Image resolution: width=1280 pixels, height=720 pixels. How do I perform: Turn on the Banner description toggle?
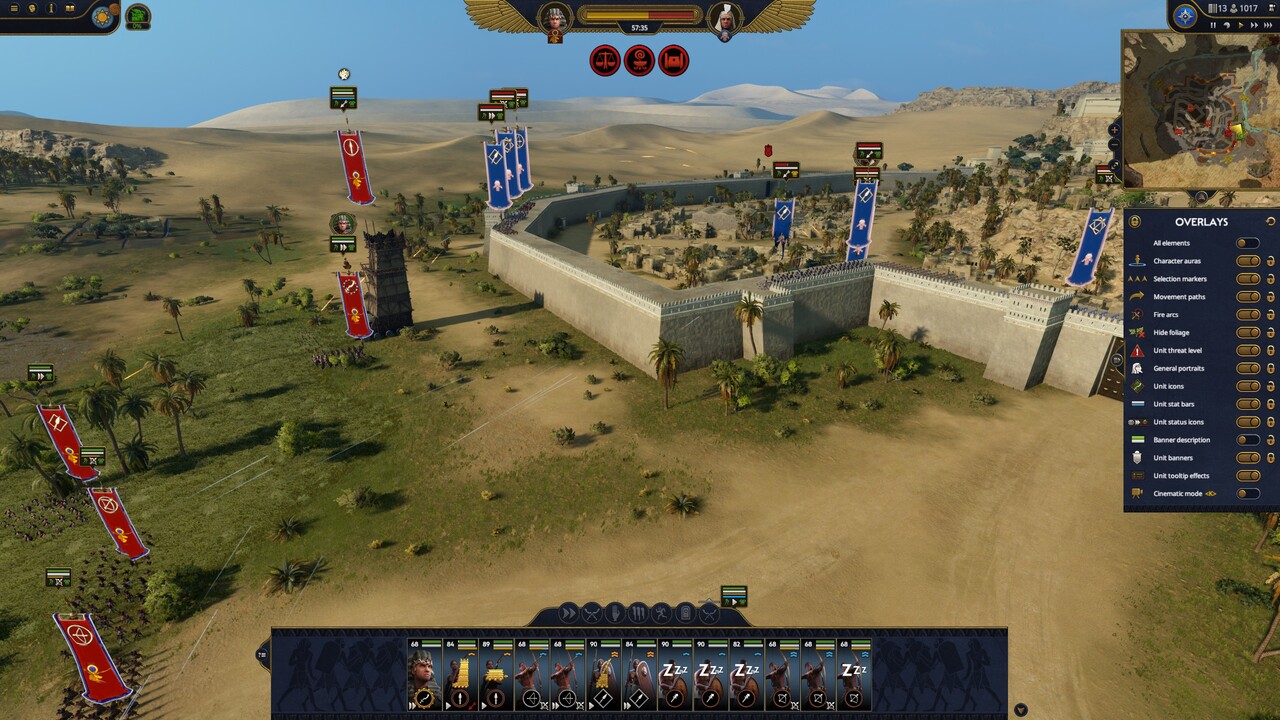click(1247, 440)
